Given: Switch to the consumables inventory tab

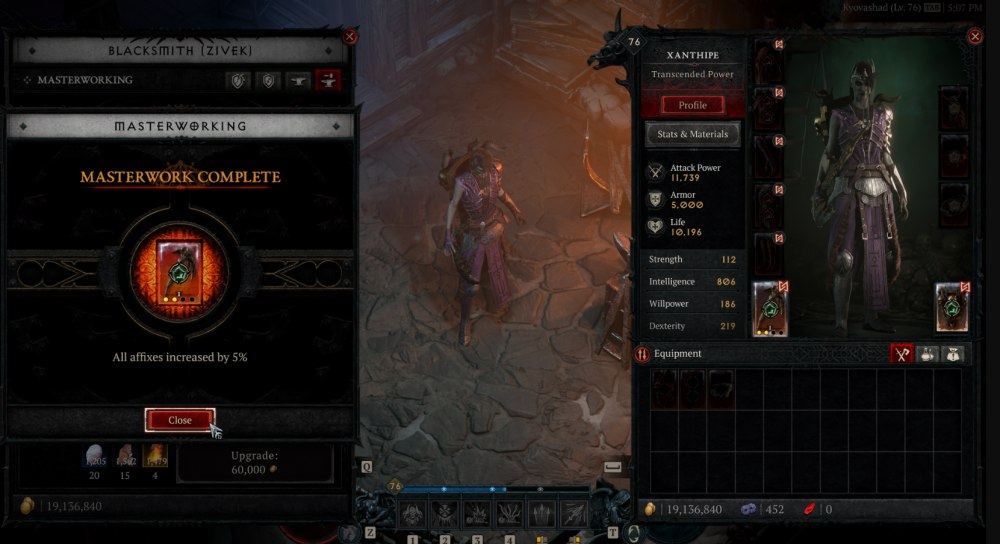Looking at the screenshot, I should click(x=928, y=354).
